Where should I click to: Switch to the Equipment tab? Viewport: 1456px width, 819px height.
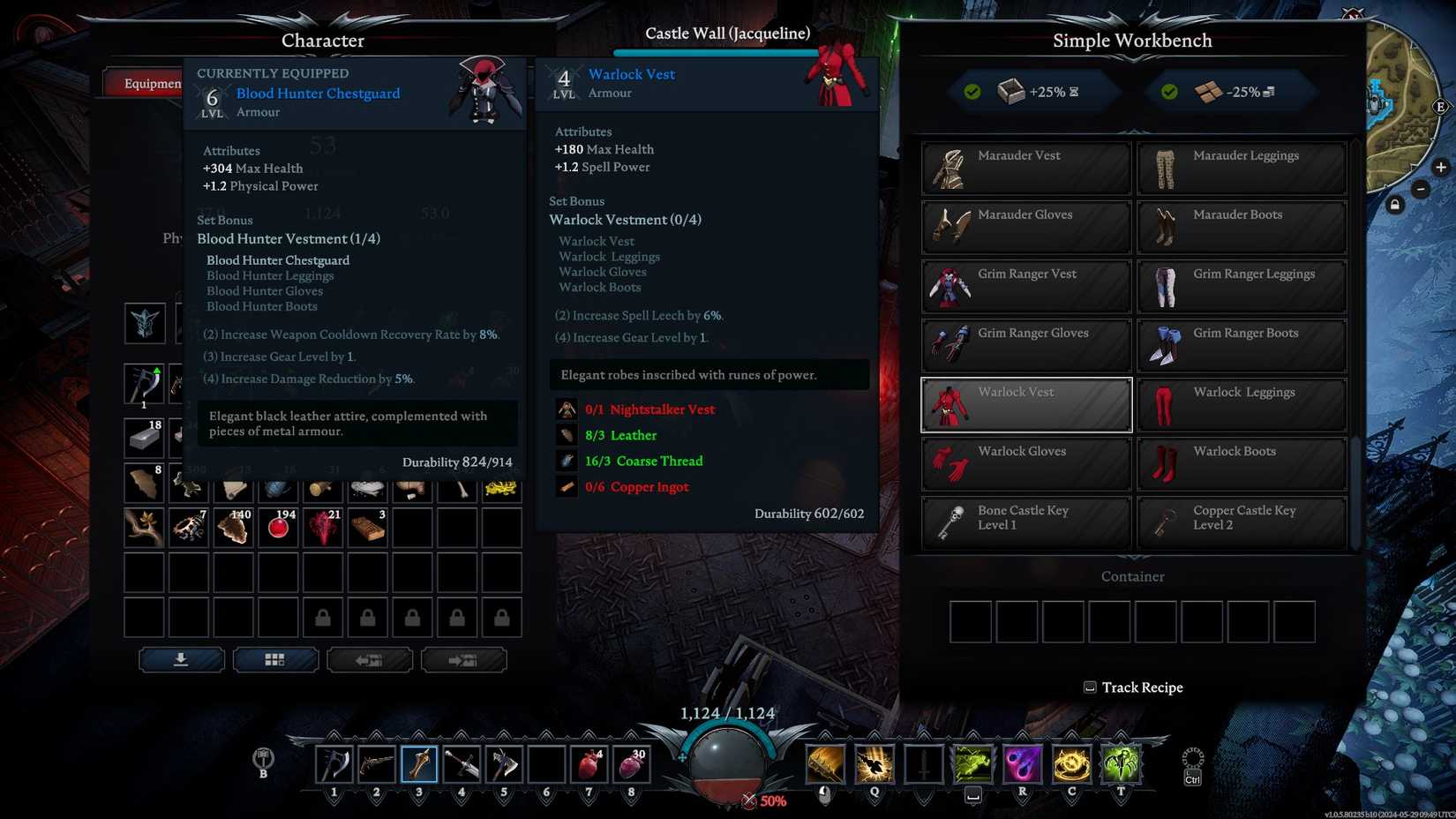[150, 82]
